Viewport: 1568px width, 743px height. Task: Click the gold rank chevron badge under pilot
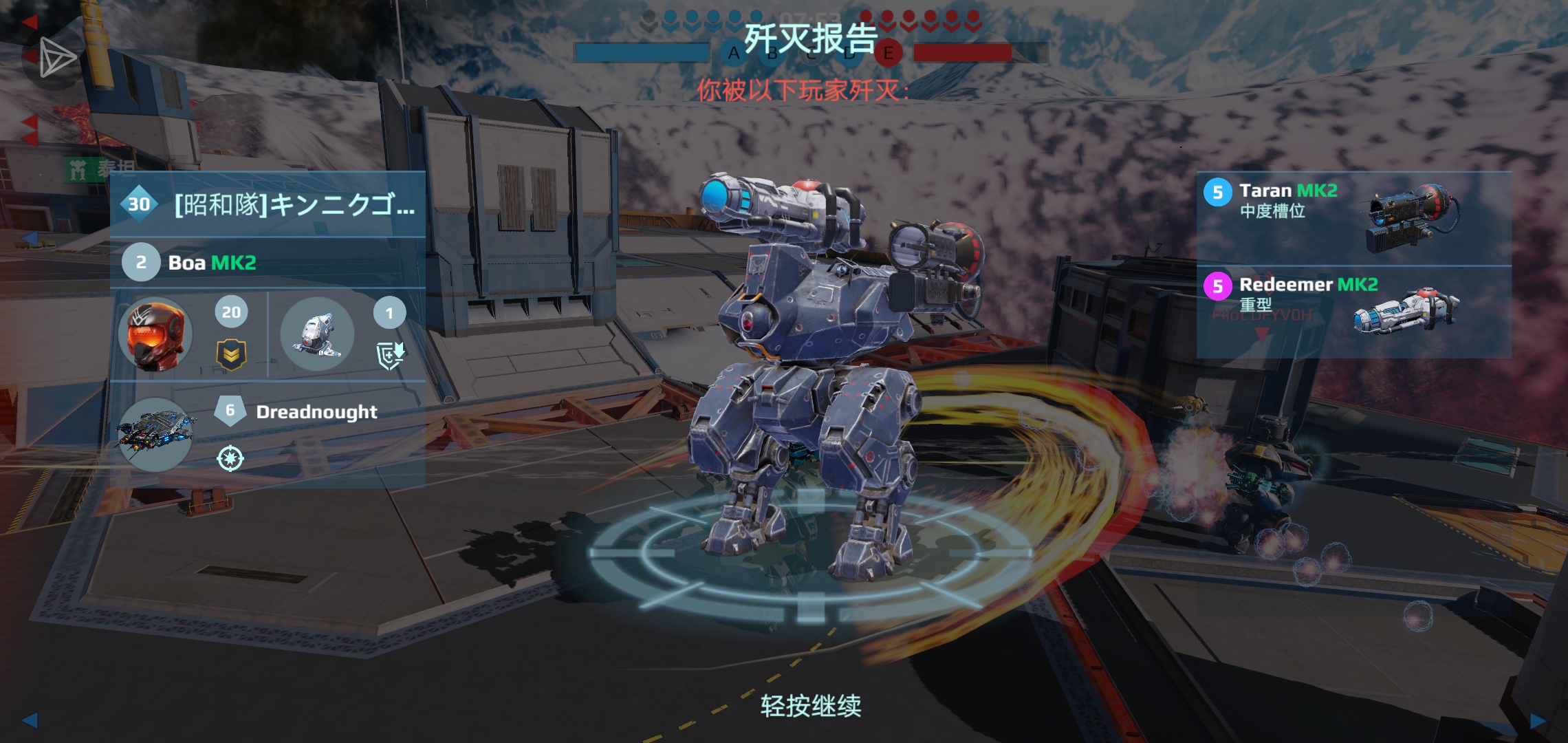tap(232, 356)
